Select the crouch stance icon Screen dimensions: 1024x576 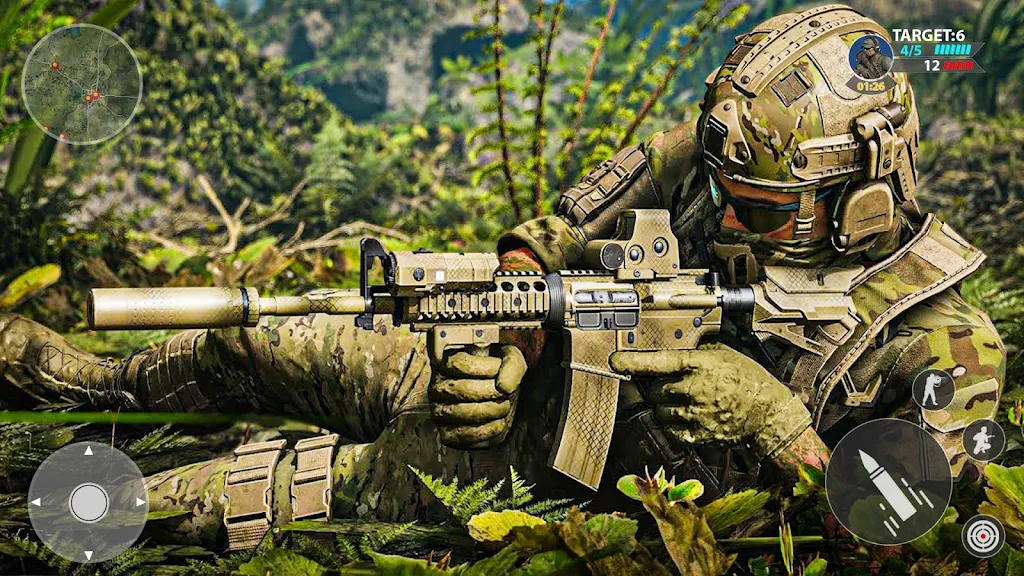(983, 440)
